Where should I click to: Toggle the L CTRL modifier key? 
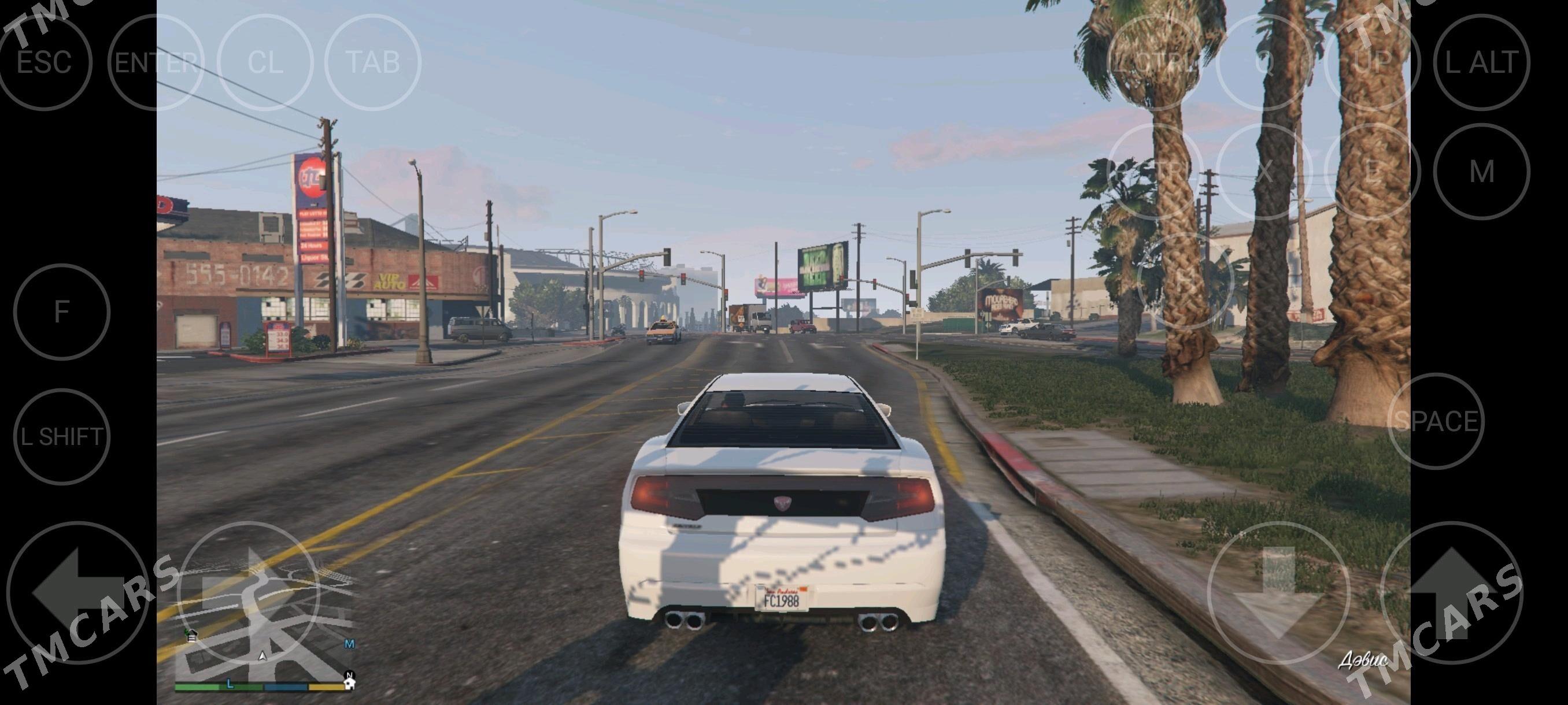click(x=1155, y=60)
